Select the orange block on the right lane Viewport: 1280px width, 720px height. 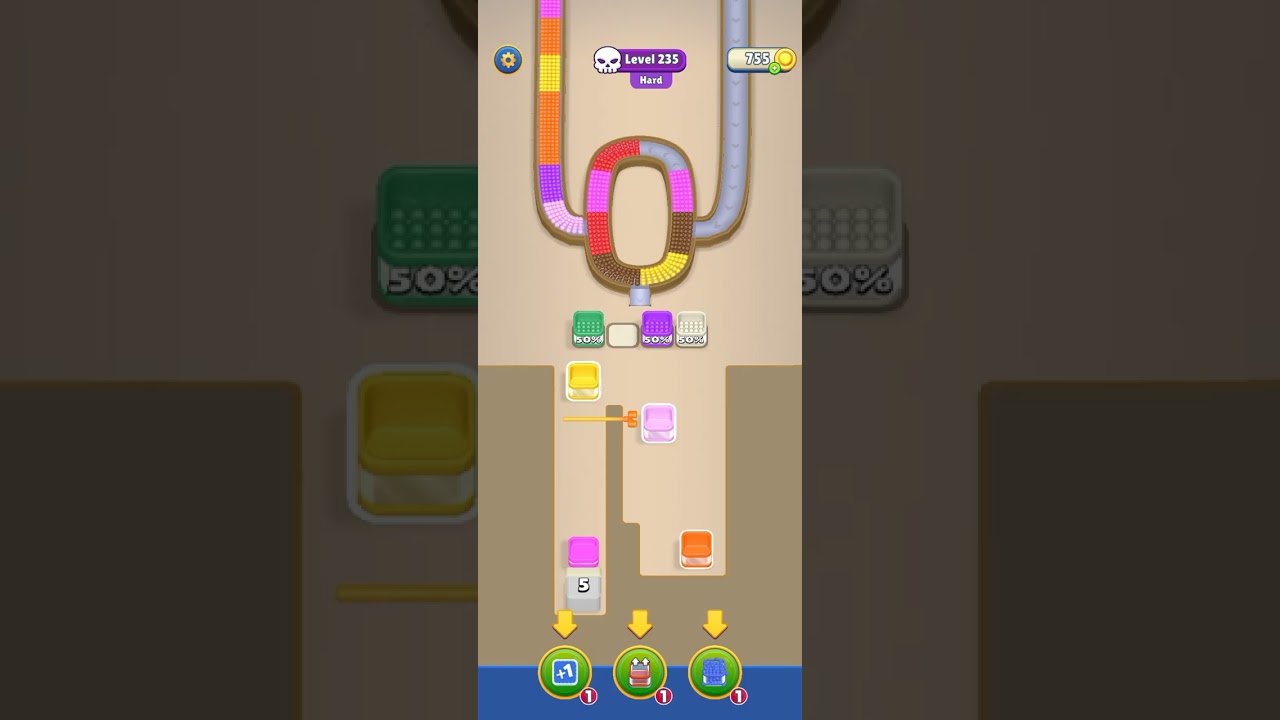click(696, 546)
